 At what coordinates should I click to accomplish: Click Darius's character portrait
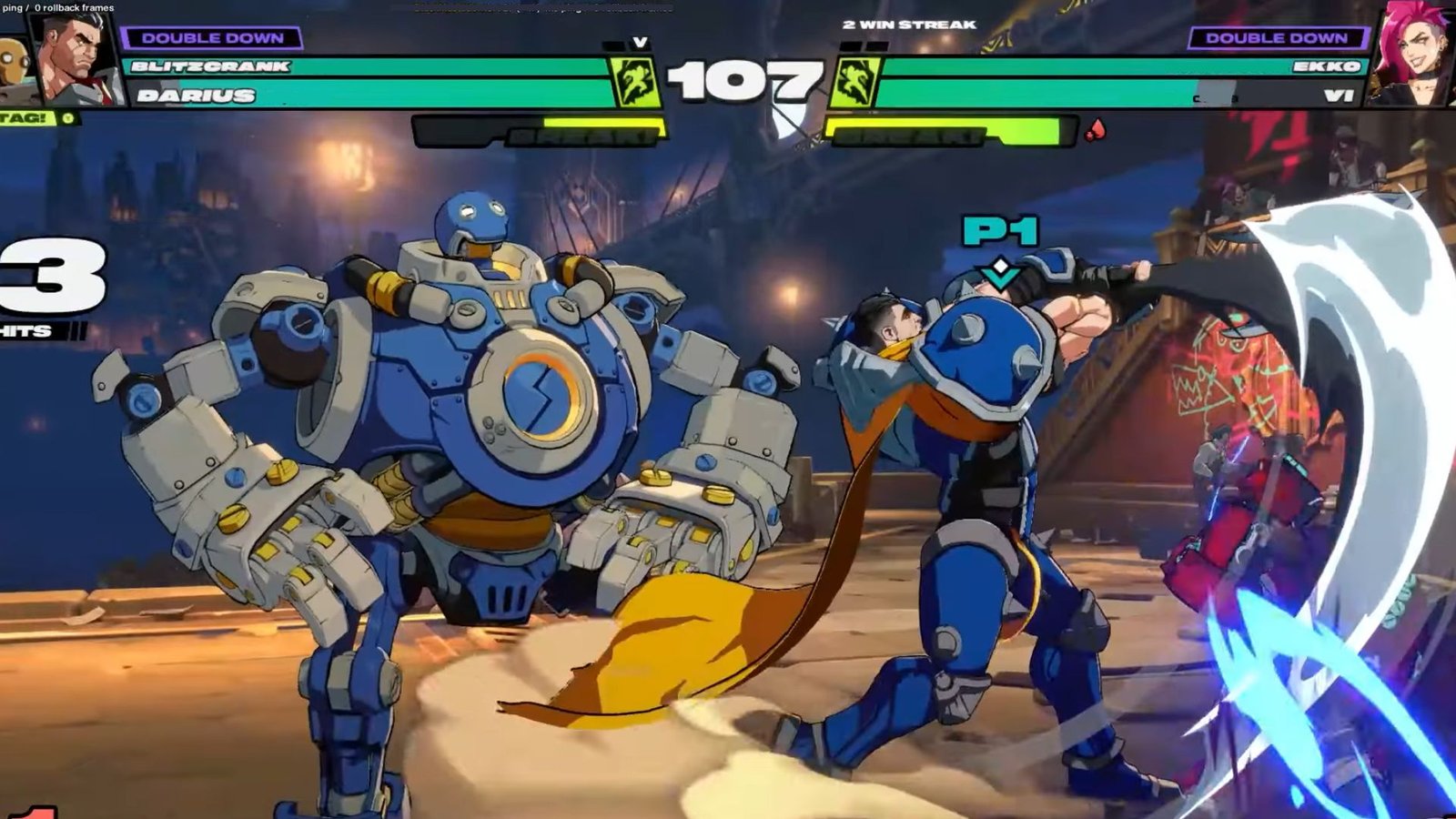click(x=78, y=56)
